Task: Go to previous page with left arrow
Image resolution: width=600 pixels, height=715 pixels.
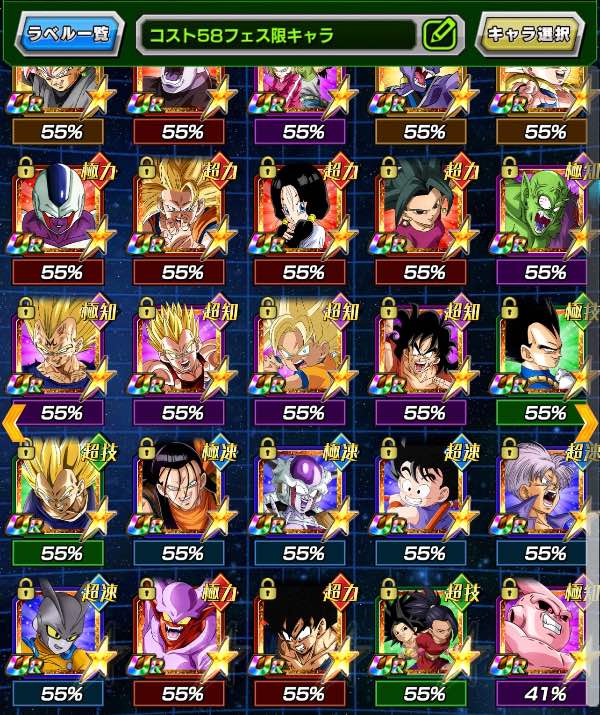Action: tap(11, 420)
